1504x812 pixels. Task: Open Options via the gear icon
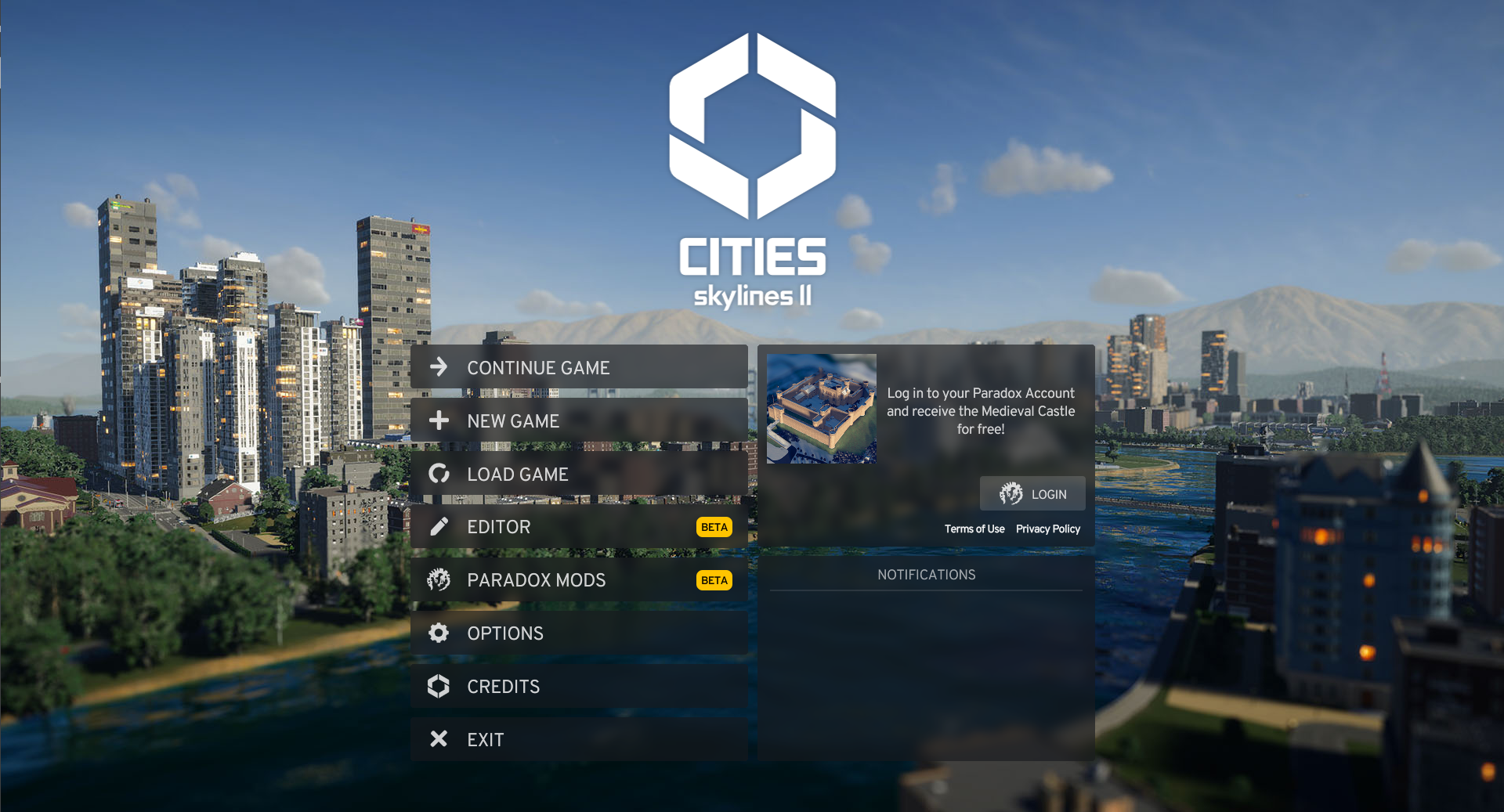coord(439,633)
